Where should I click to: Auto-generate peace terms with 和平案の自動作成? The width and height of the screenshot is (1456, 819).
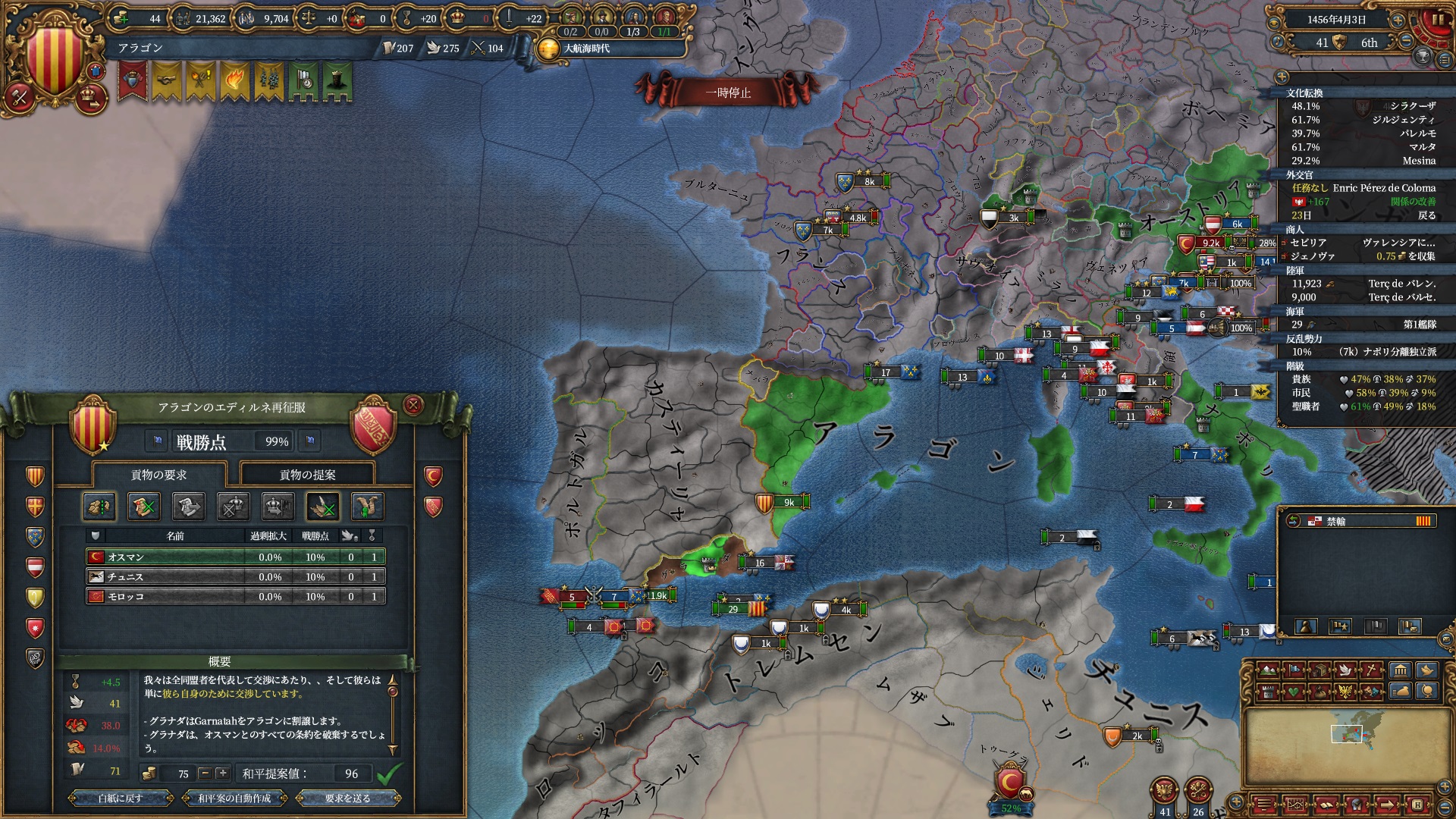coord(234,798)
